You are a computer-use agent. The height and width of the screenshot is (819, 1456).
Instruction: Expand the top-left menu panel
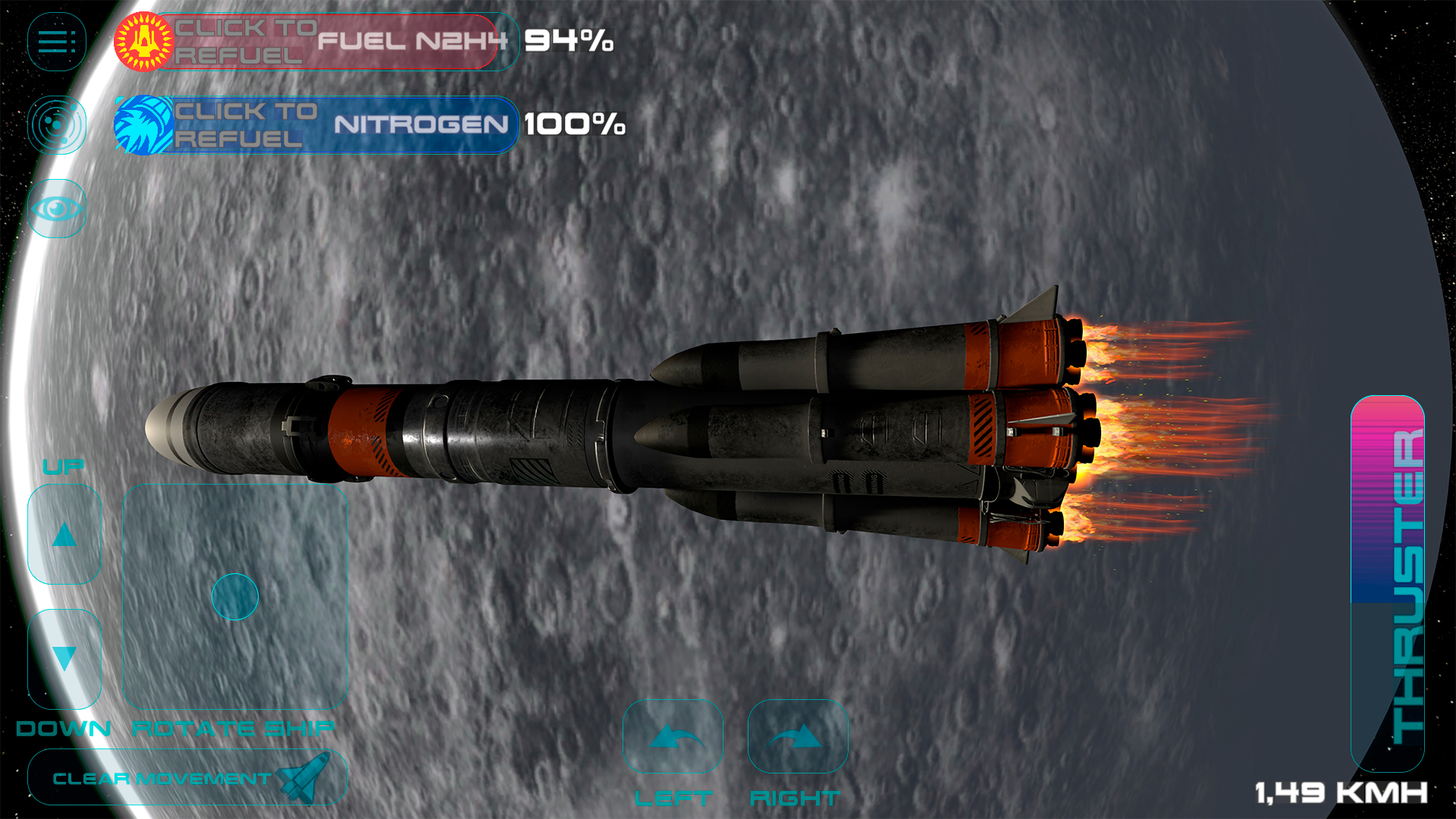56,39
